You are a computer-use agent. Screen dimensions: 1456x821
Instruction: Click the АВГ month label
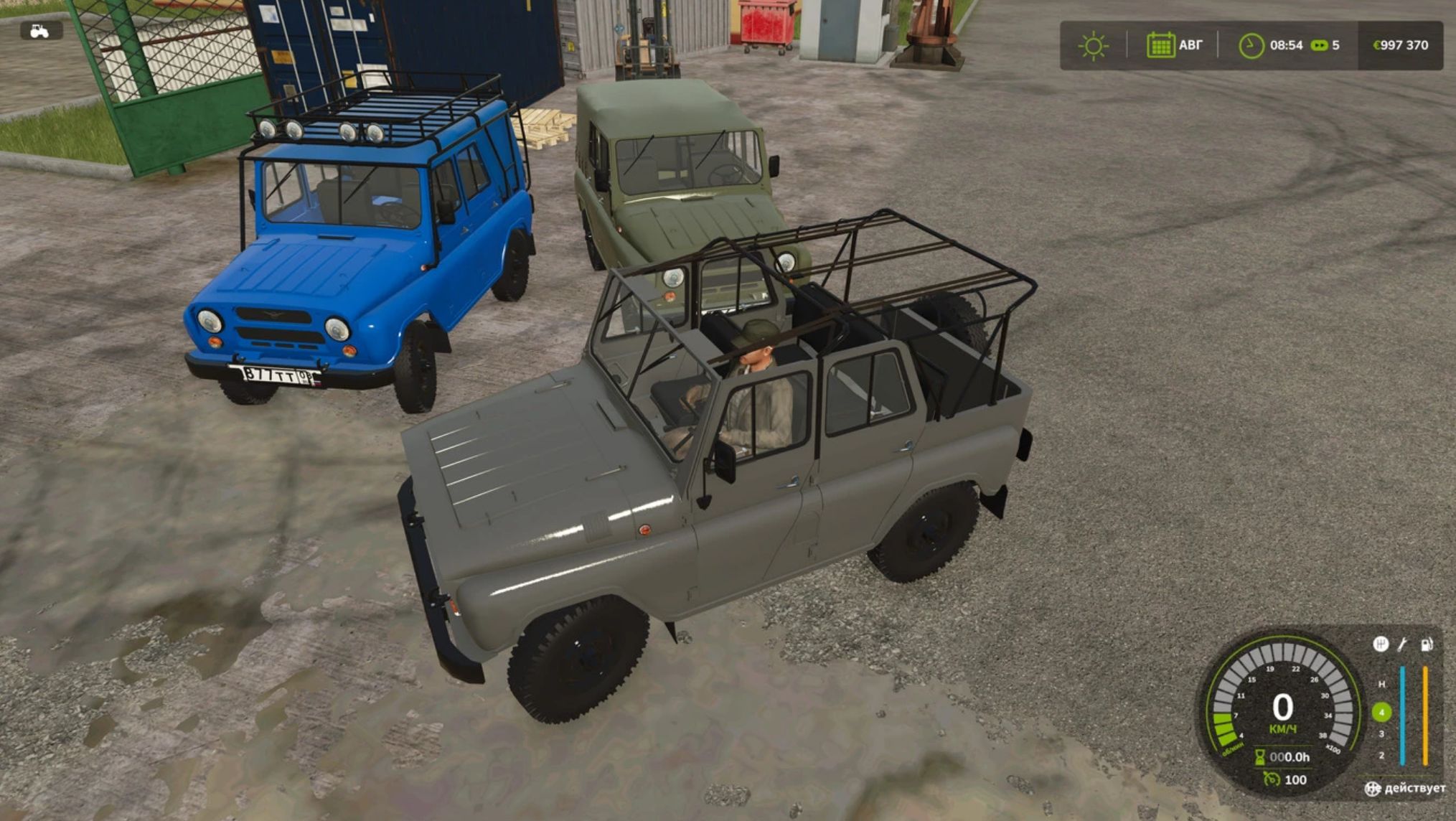(x=1191, y=45)
